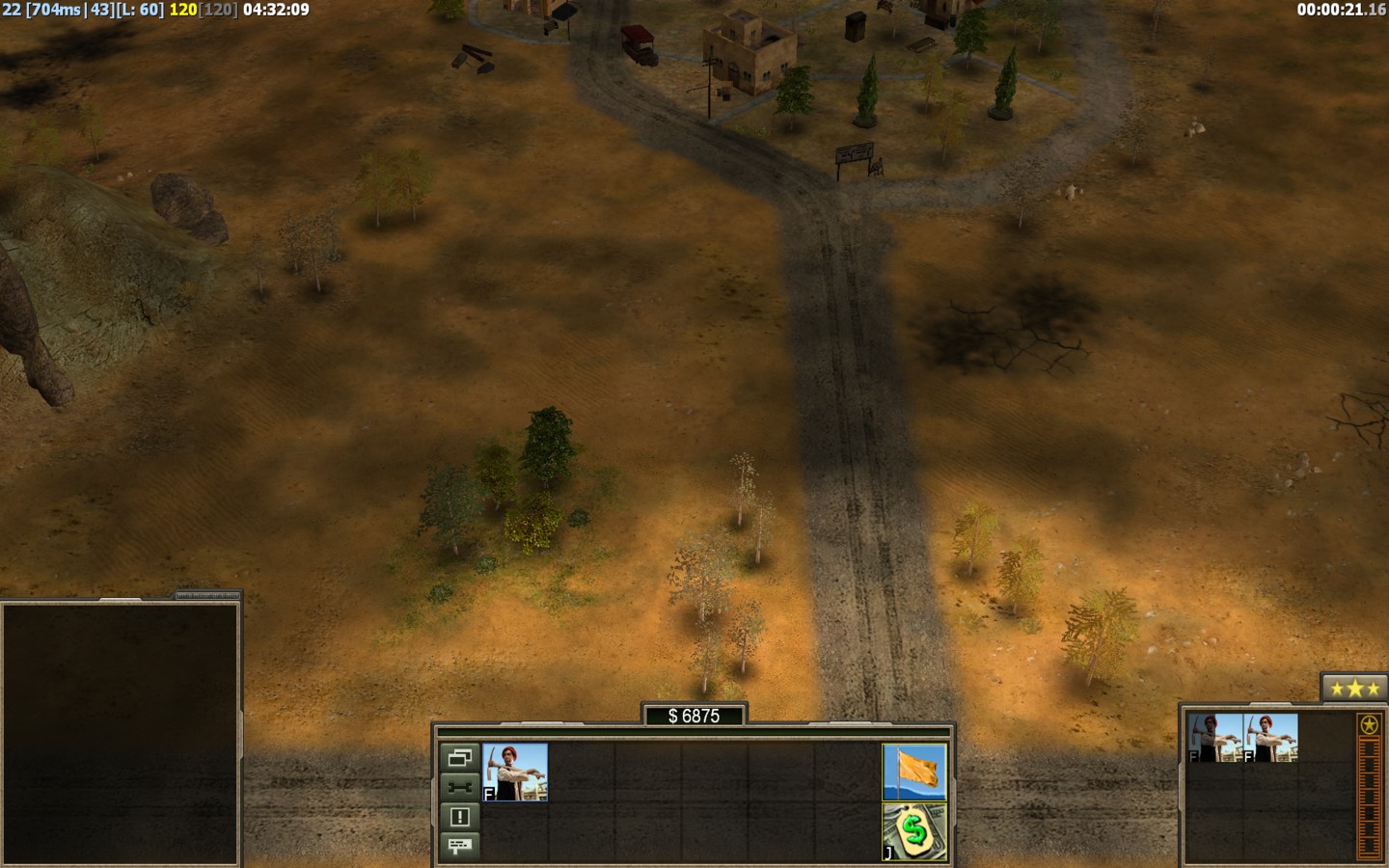This screenshot has height=868, width=1389.
Task: Click the circled star rank icon
Action: [1369, 725]
